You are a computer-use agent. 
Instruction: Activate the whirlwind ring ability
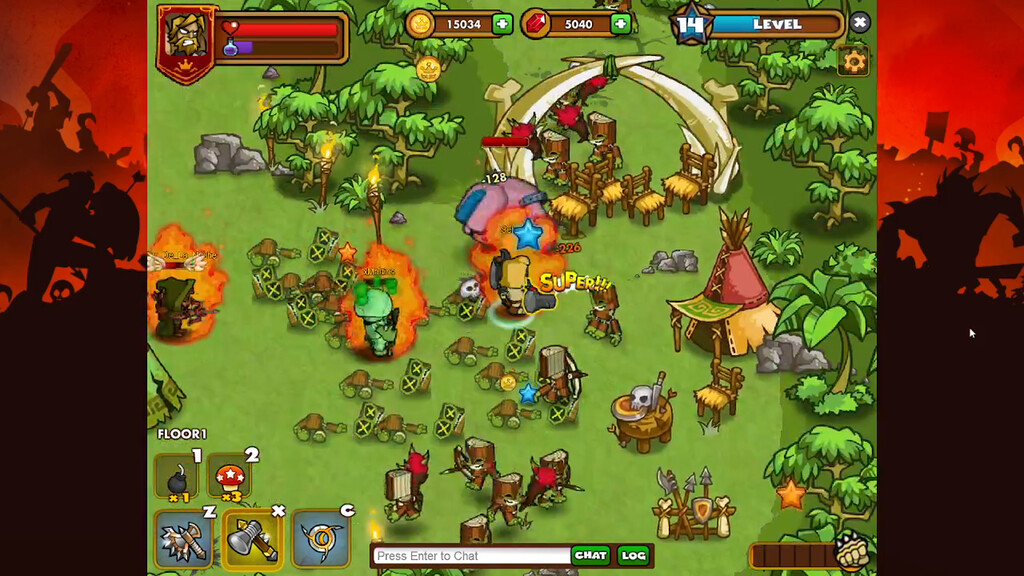coord(320,538)
